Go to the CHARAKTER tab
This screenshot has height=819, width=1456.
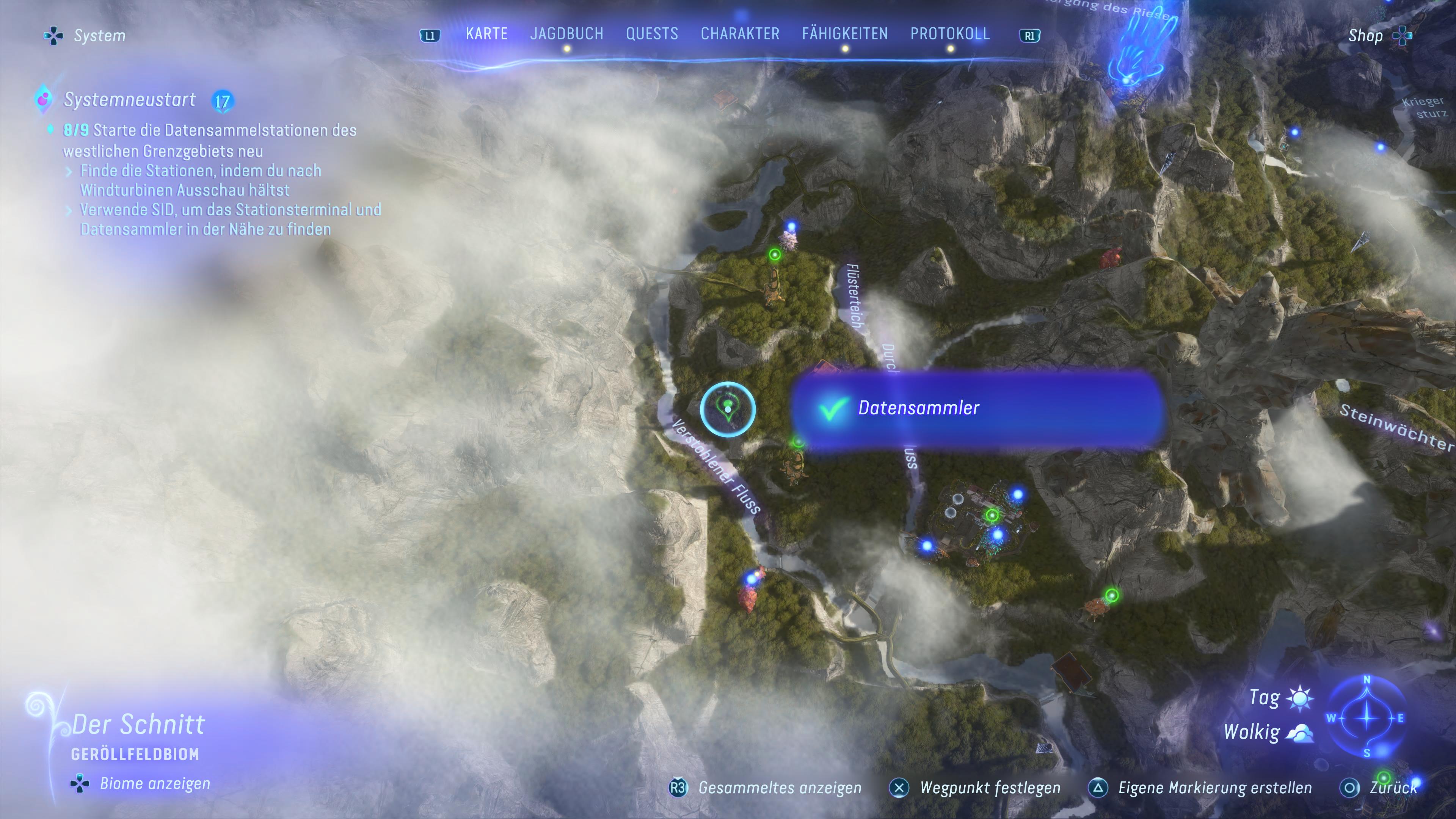740,34
